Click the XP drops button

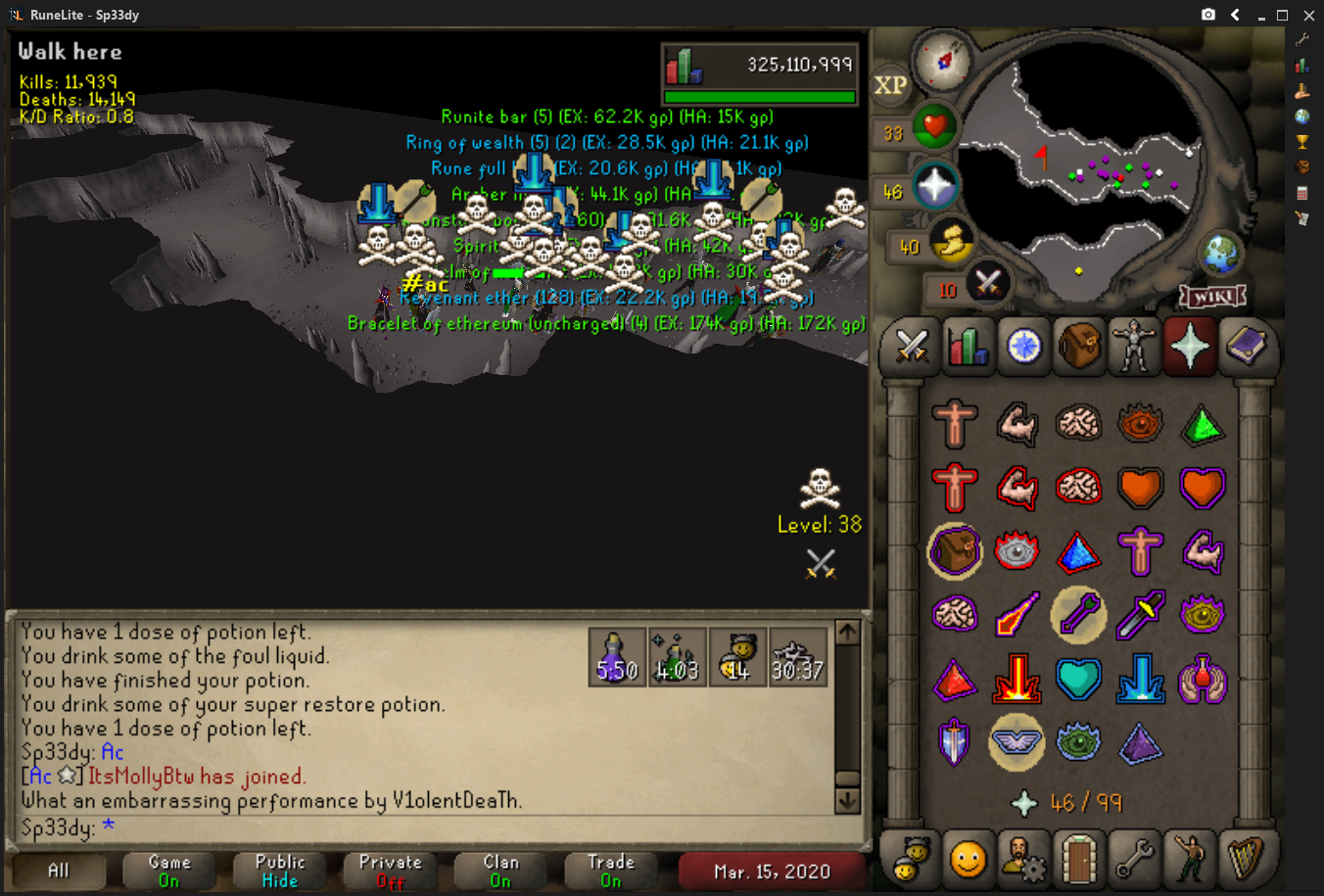(890, 85)
